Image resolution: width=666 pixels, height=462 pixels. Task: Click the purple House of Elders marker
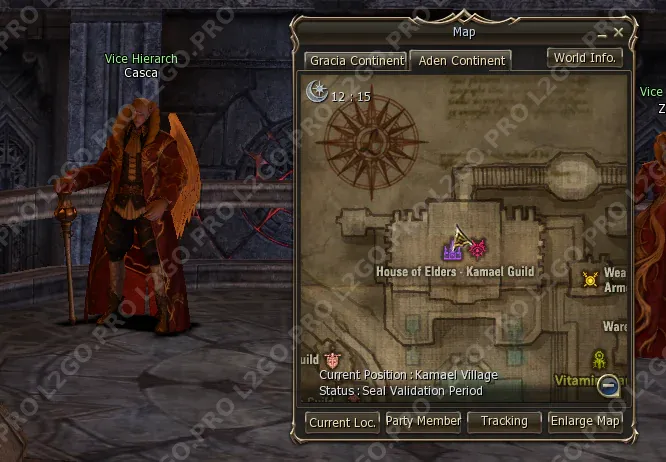[x=452, y=251]
